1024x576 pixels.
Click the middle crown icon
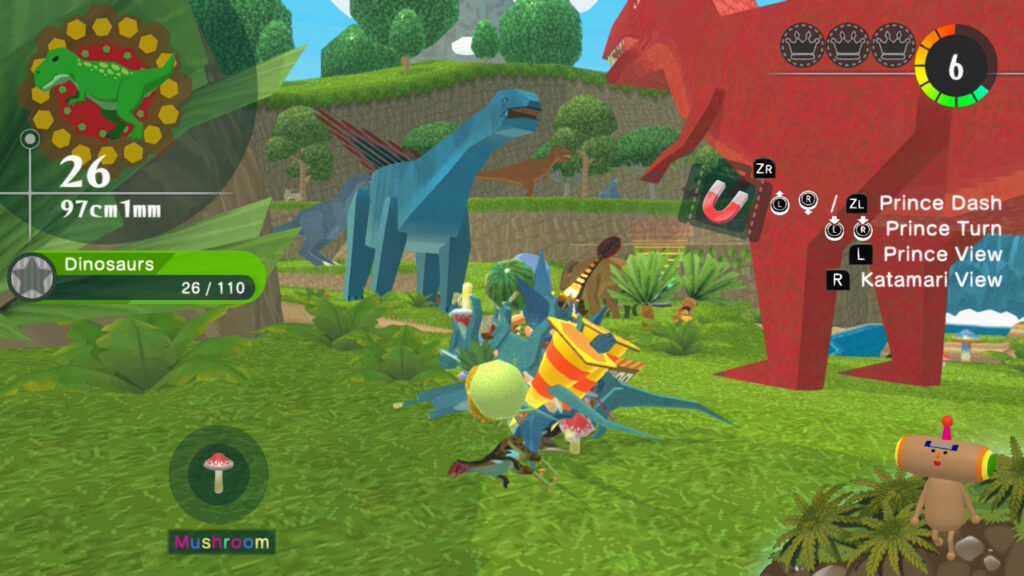tap(847, 46)
